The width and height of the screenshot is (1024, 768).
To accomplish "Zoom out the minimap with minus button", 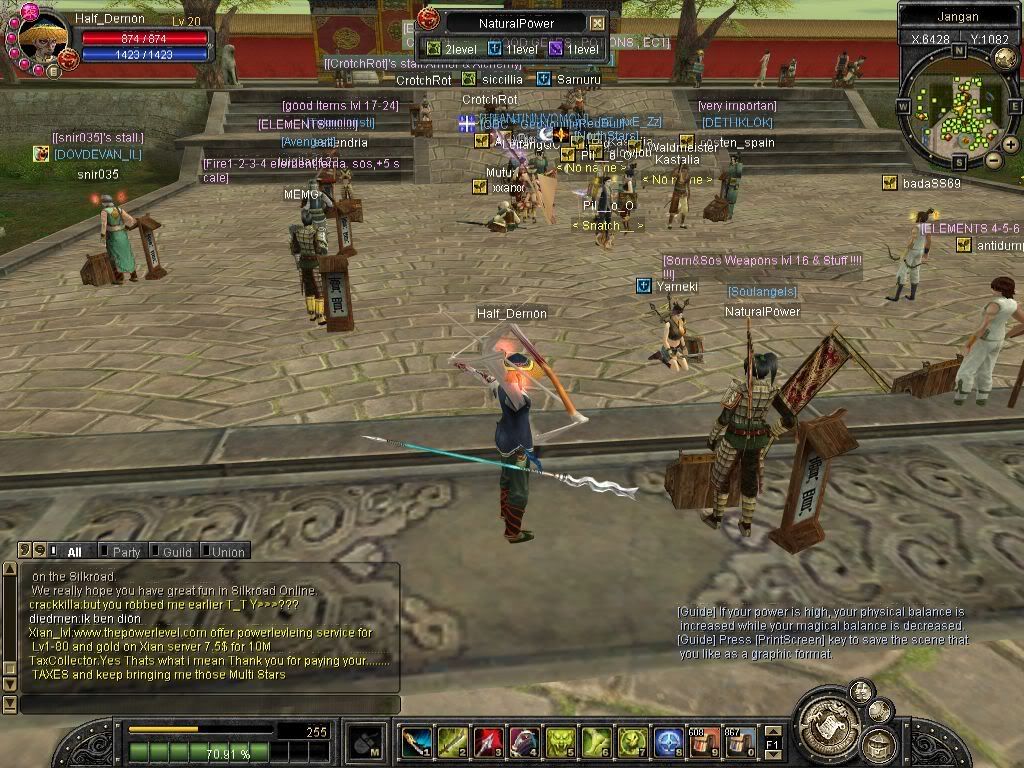I will (993, 160).
